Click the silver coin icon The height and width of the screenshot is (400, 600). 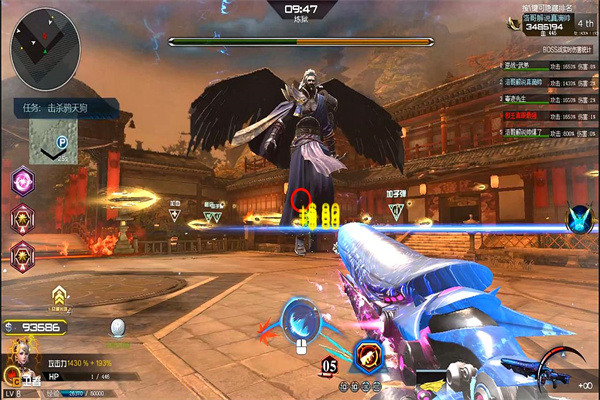(x=118, y=328)
